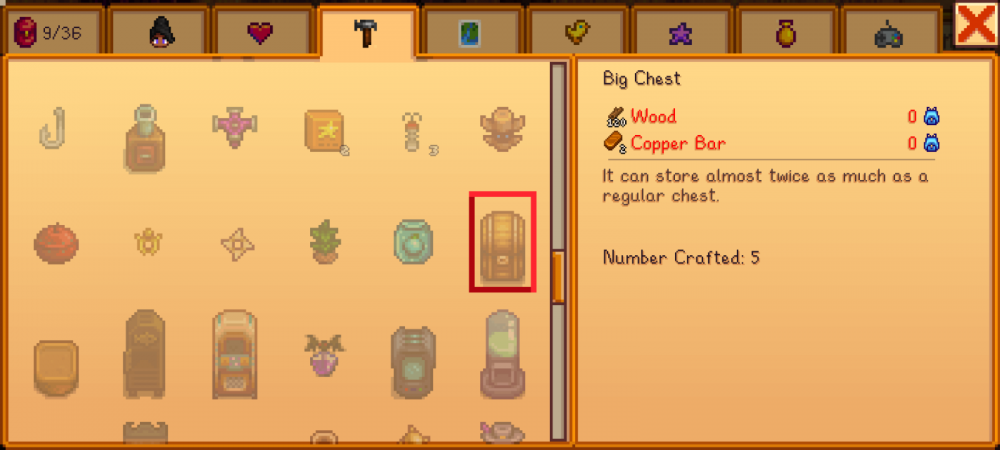Select the hammer crafting tab
The height and width of the screenshot is (450, 1000).
point(367,34)
